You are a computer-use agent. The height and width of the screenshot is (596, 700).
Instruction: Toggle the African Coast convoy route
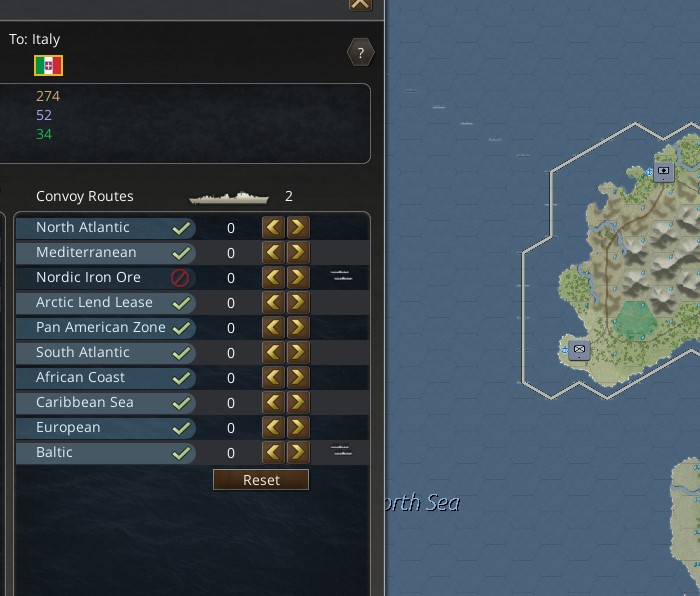[181, 378]
